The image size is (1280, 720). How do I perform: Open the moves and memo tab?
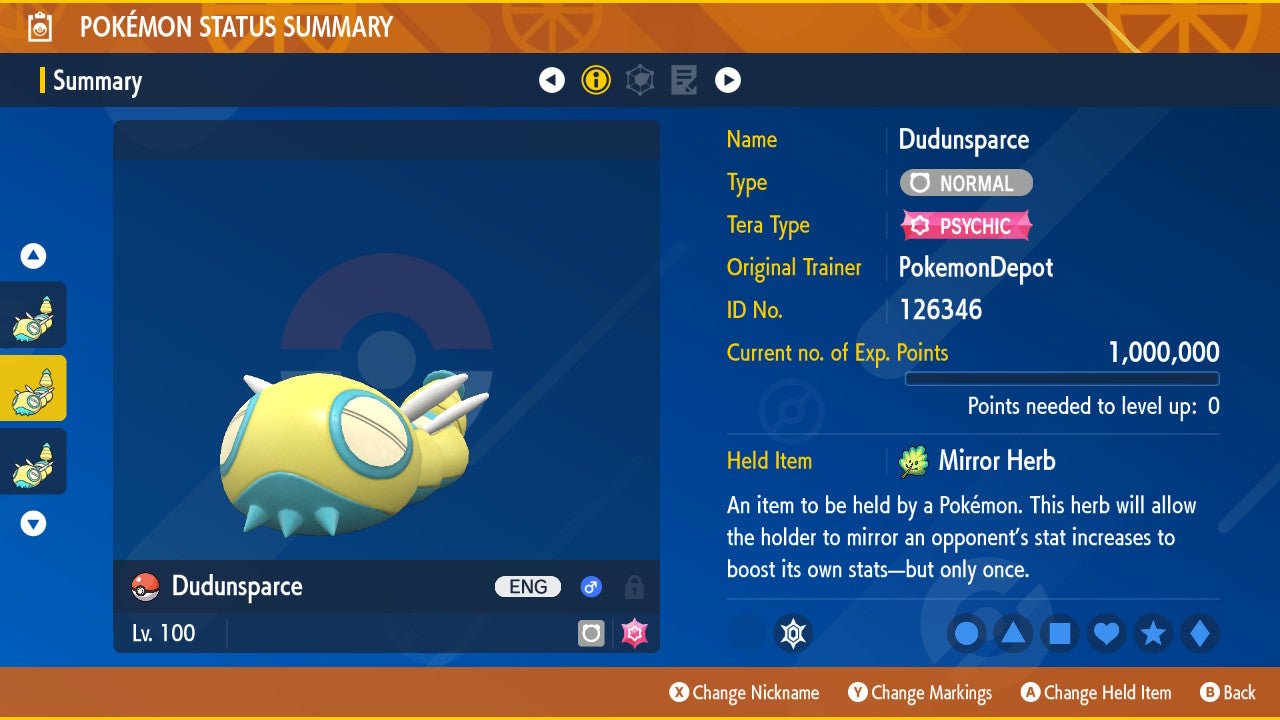coord(684,80)
